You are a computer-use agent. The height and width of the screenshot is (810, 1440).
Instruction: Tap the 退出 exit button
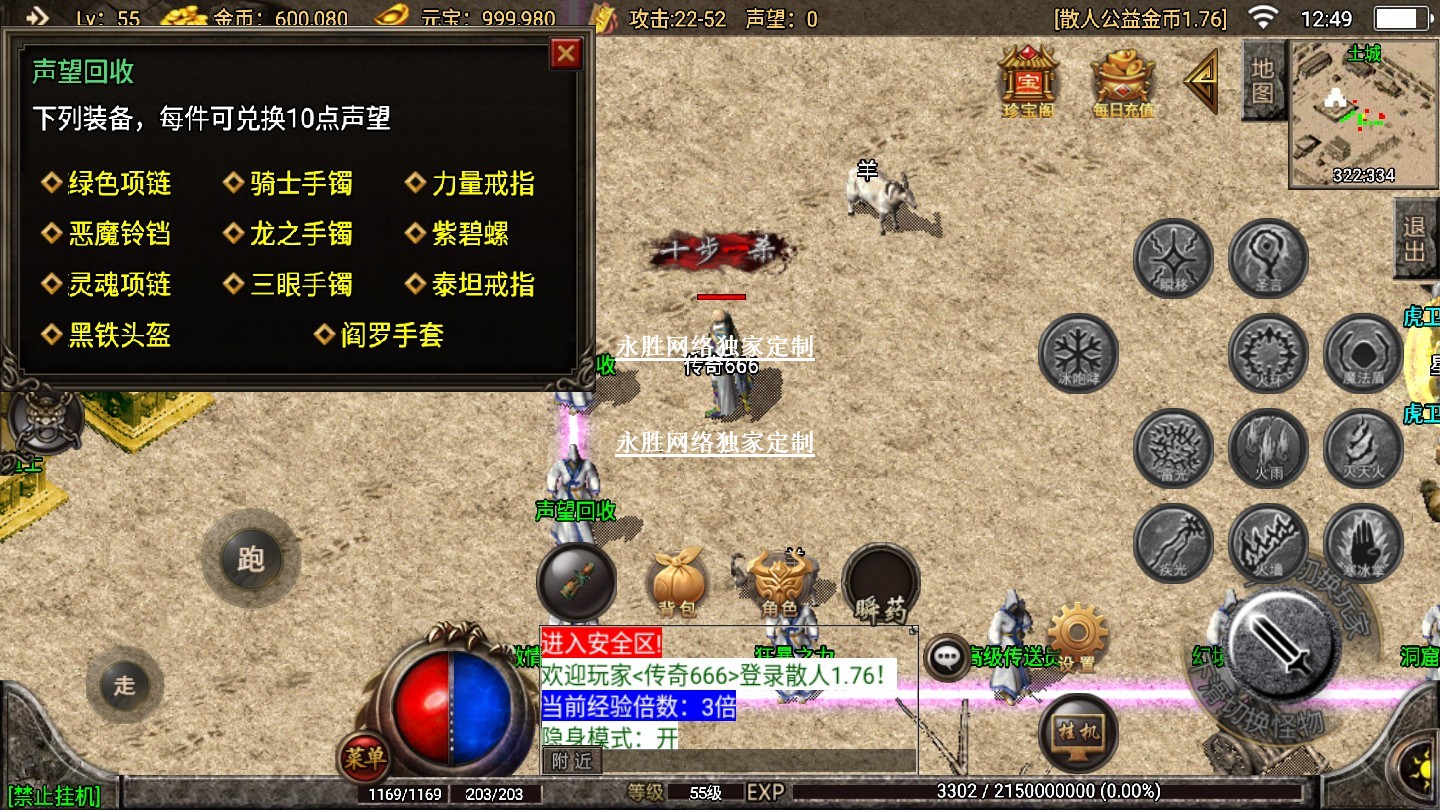coord(1414,238)
